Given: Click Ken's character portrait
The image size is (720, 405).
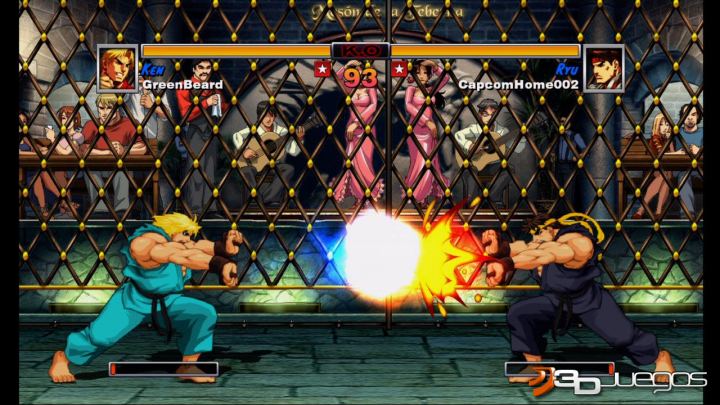Looking at the screenshot, I should [x=117, y=68].
